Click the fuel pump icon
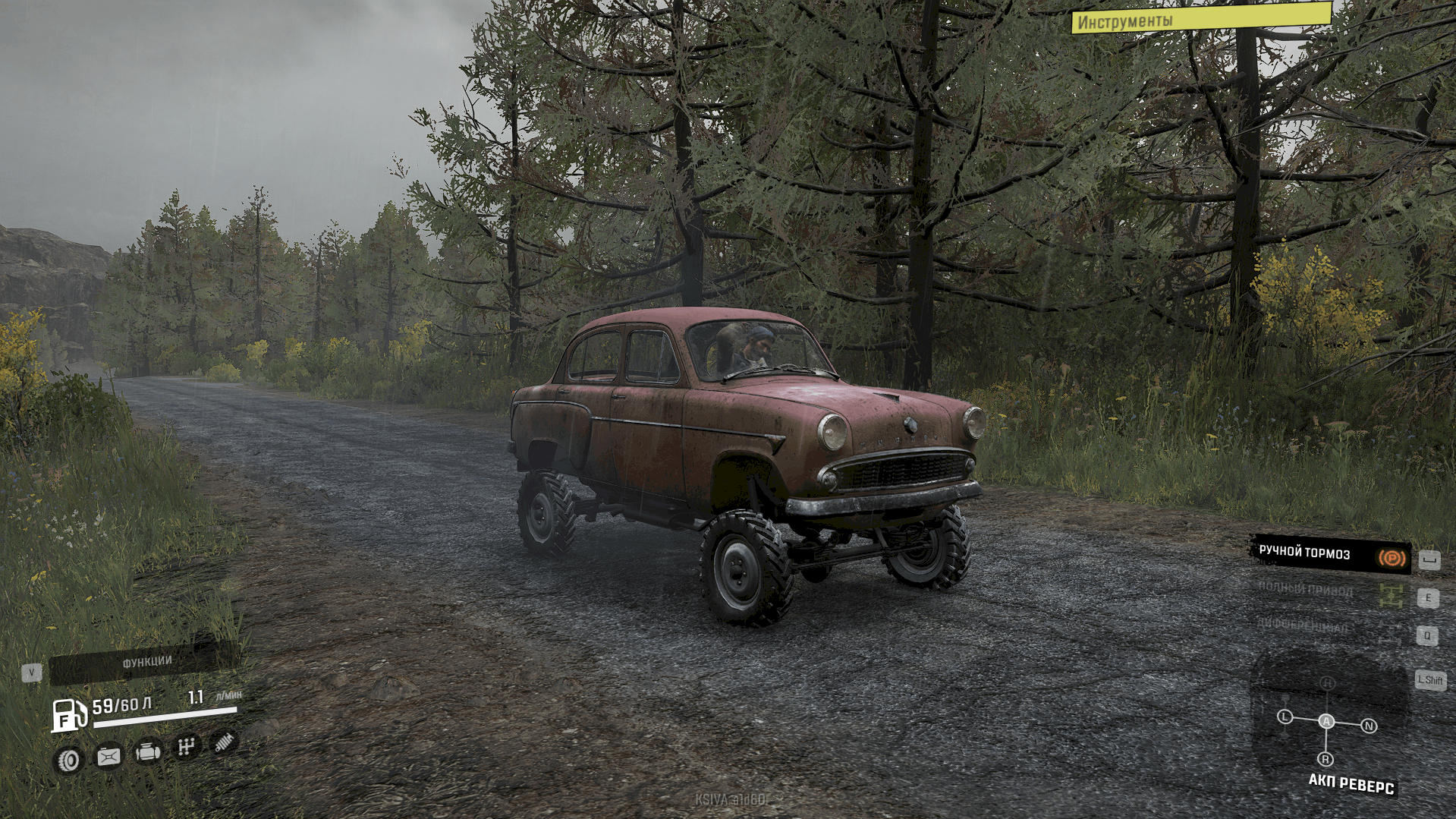 (x=68, y=715)
